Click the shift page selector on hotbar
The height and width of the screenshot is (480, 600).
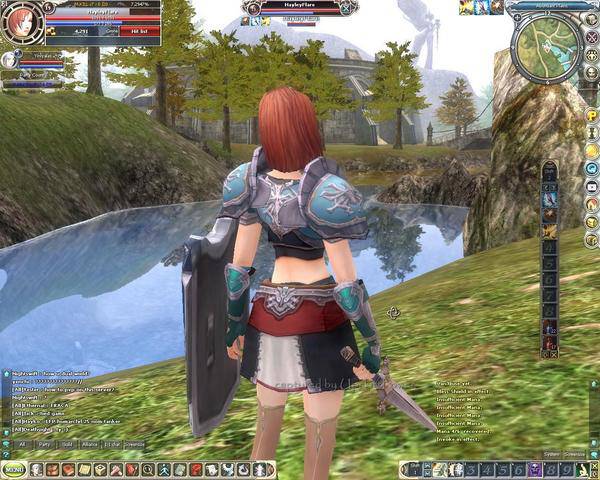412,469
